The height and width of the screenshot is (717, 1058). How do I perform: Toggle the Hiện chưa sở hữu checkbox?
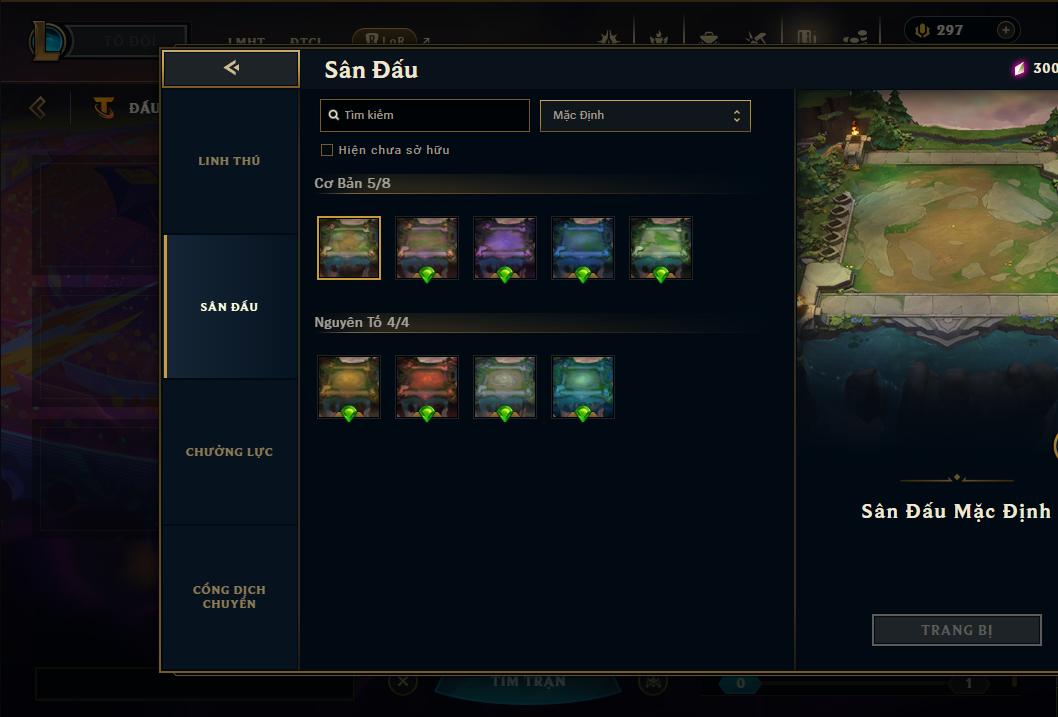[327, 150]
